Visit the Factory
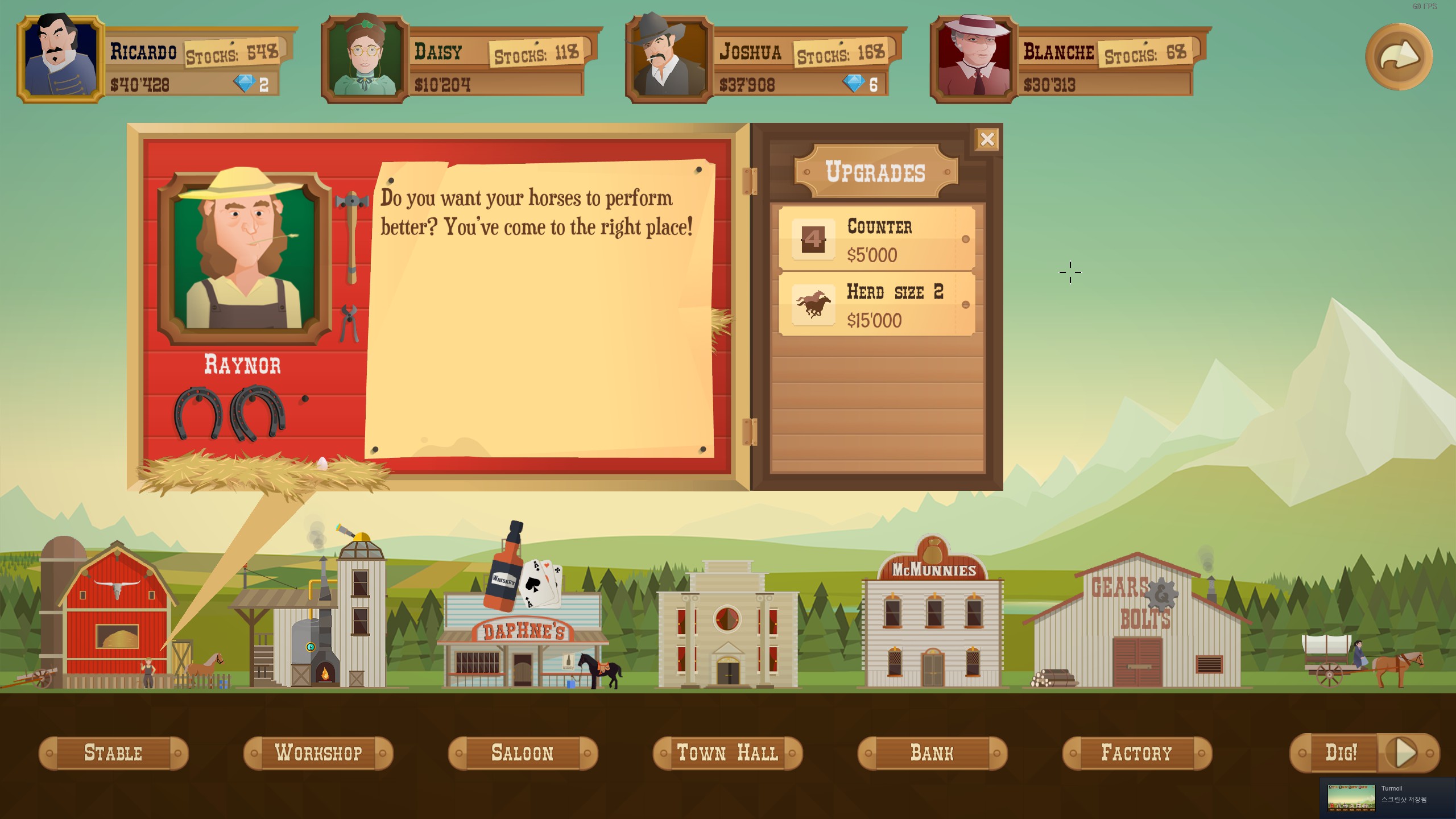The image size is (1456, 819). 1137,753
